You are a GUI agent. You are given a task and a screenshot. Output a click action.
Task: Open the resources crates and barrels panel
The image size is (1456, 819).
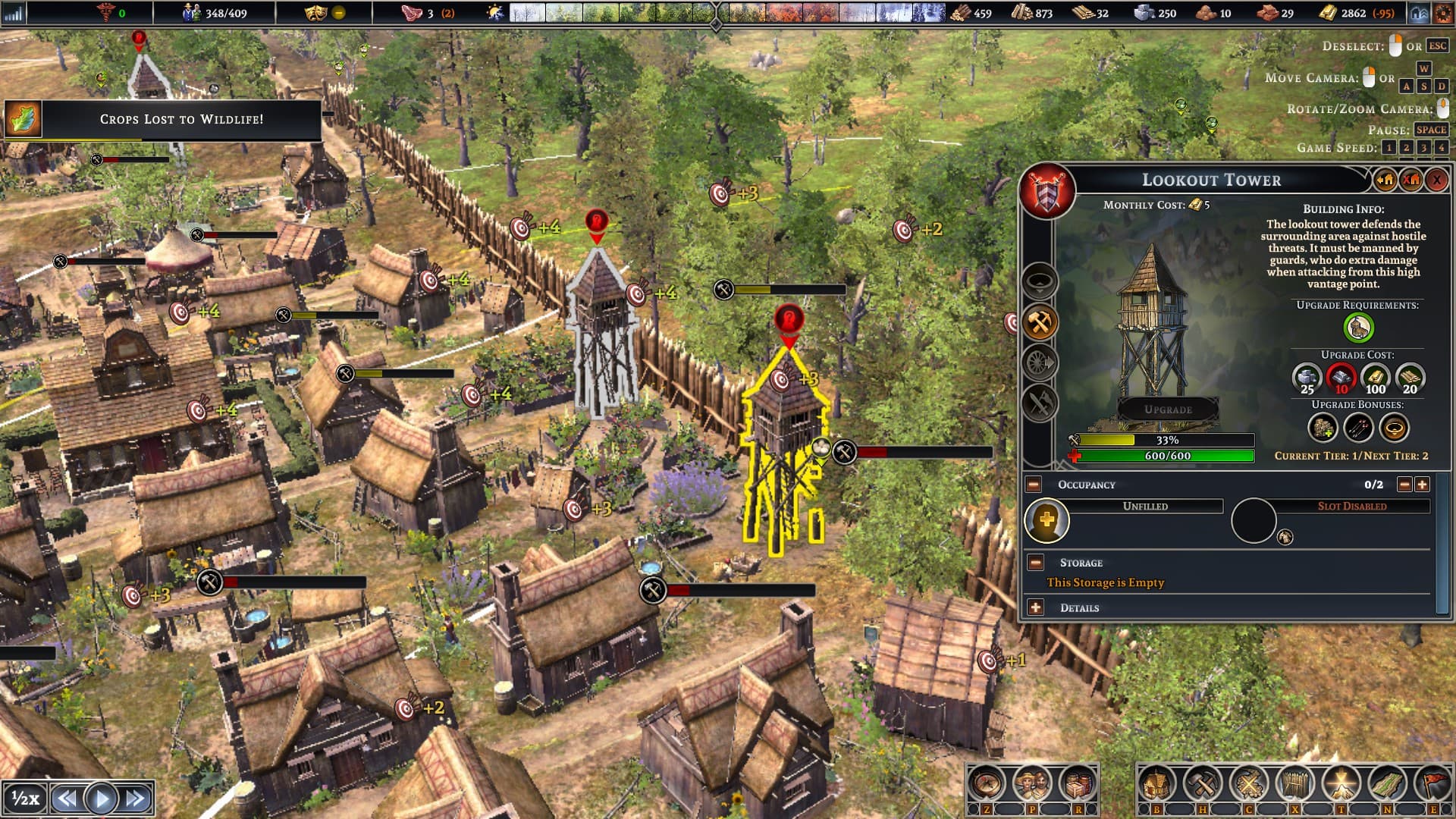[1078, 784]
